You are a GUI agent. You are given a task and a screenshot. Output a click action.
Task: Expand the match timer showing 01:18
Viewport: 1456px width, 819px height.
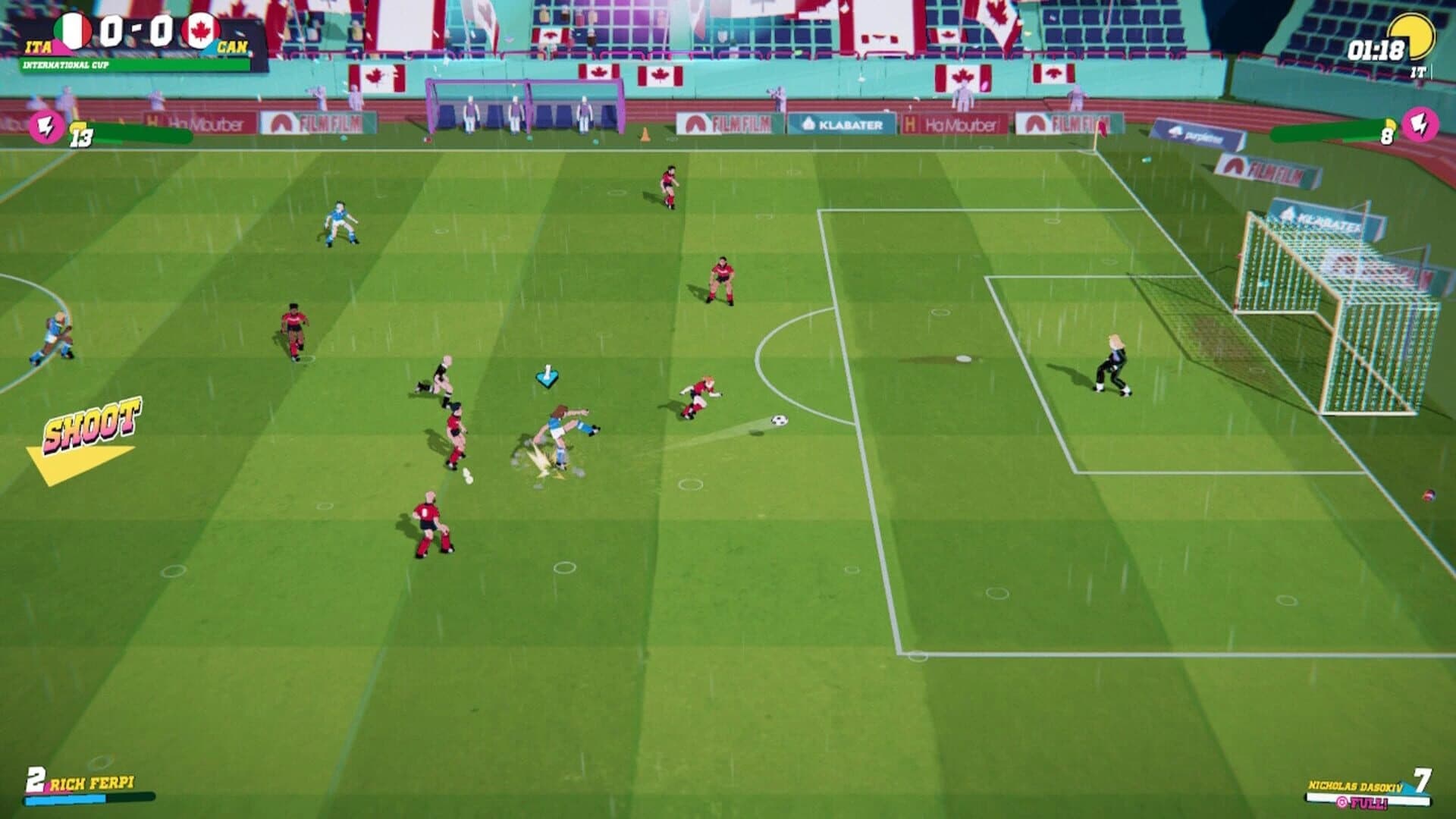pos(1375,49)
